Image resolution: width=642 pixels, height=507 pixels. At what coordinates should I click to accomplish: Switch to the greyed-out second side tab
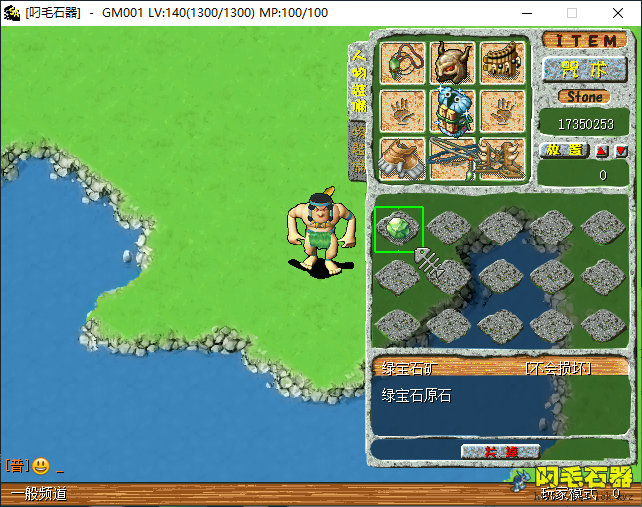[359, 150]
